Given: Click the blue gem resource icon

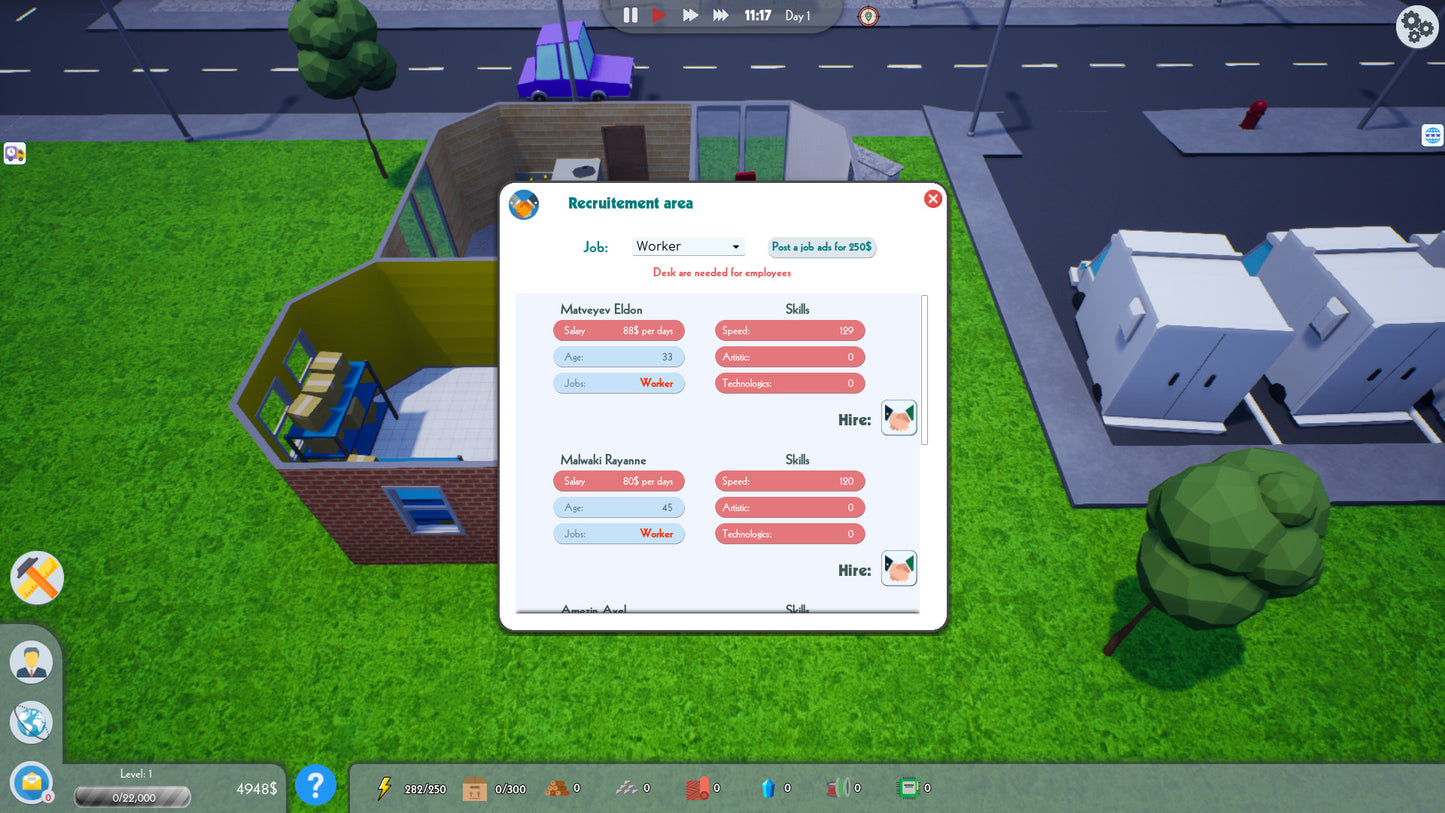Looking at the screenshot, I should point(769,787).
